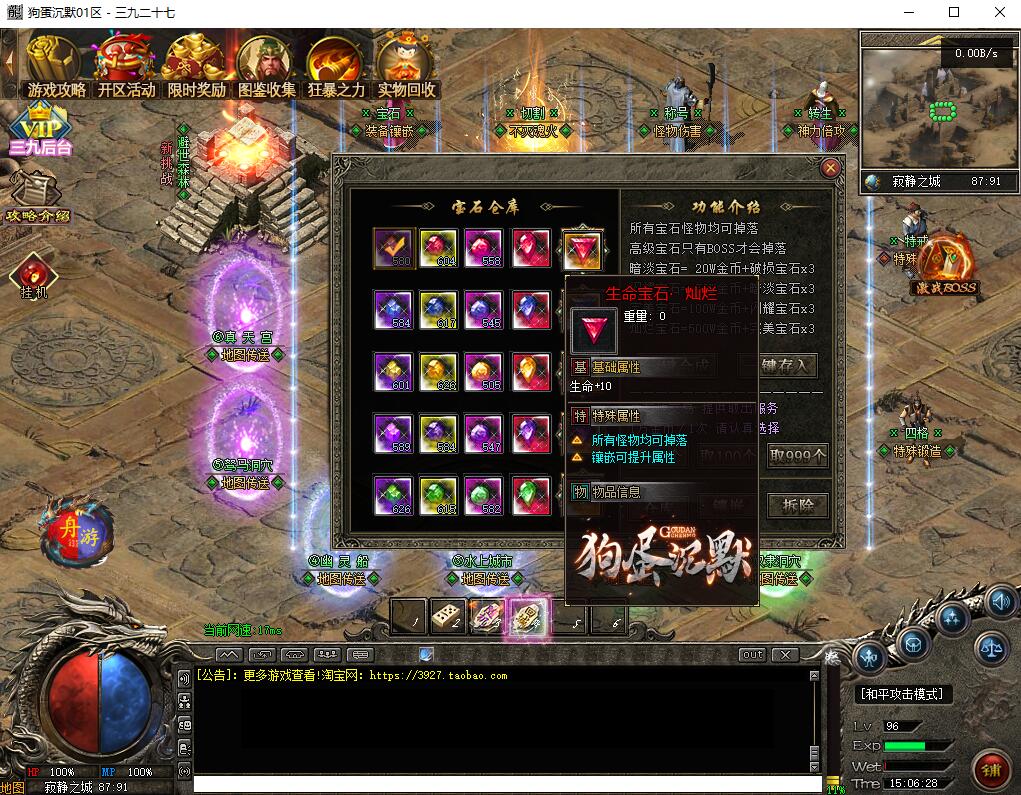
Task: Click the 拆除 remove button
Action: click(x=798, y=505)
